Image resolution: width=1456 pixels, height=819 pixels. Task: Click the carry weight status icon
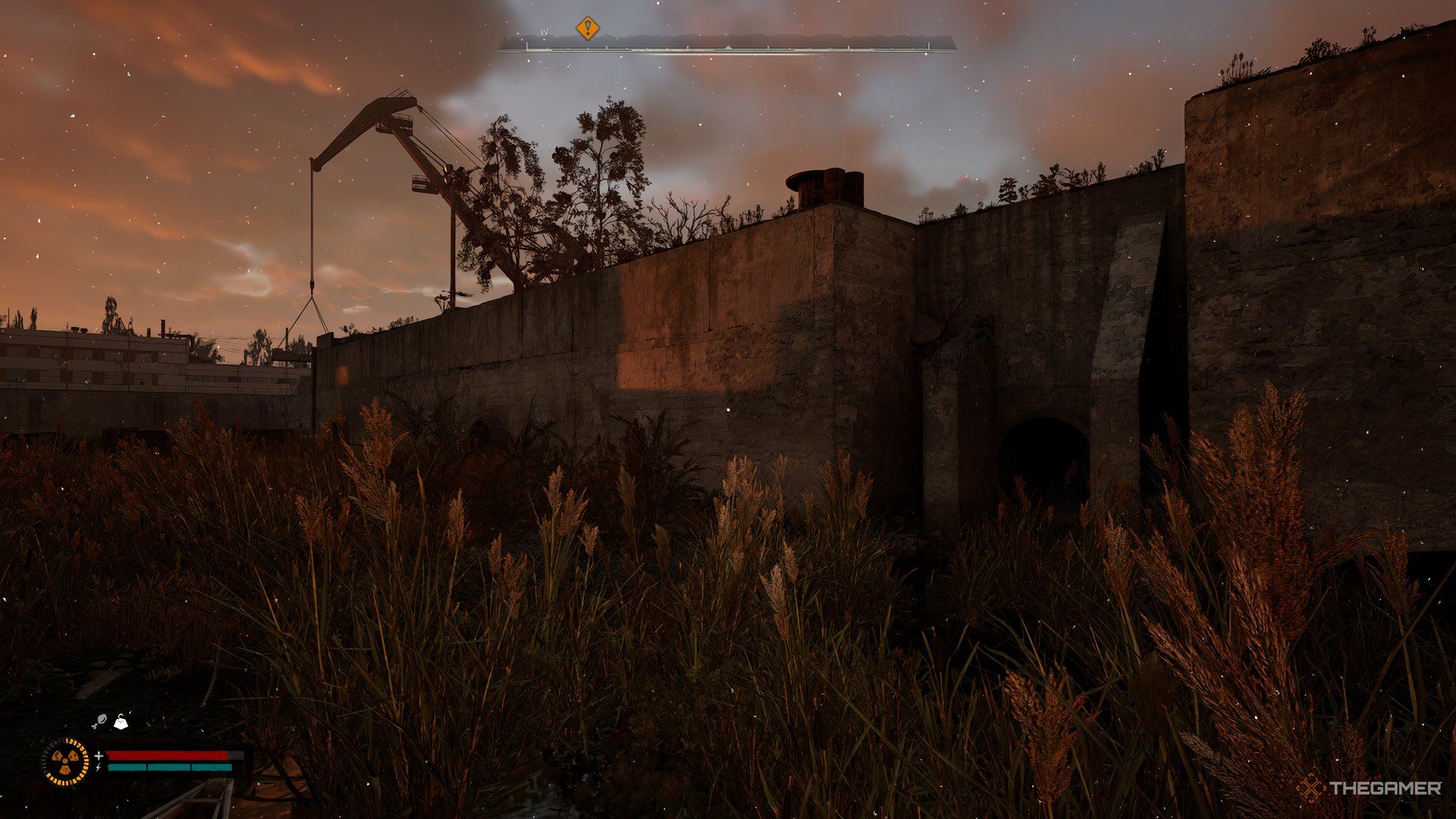coord(121,722)
